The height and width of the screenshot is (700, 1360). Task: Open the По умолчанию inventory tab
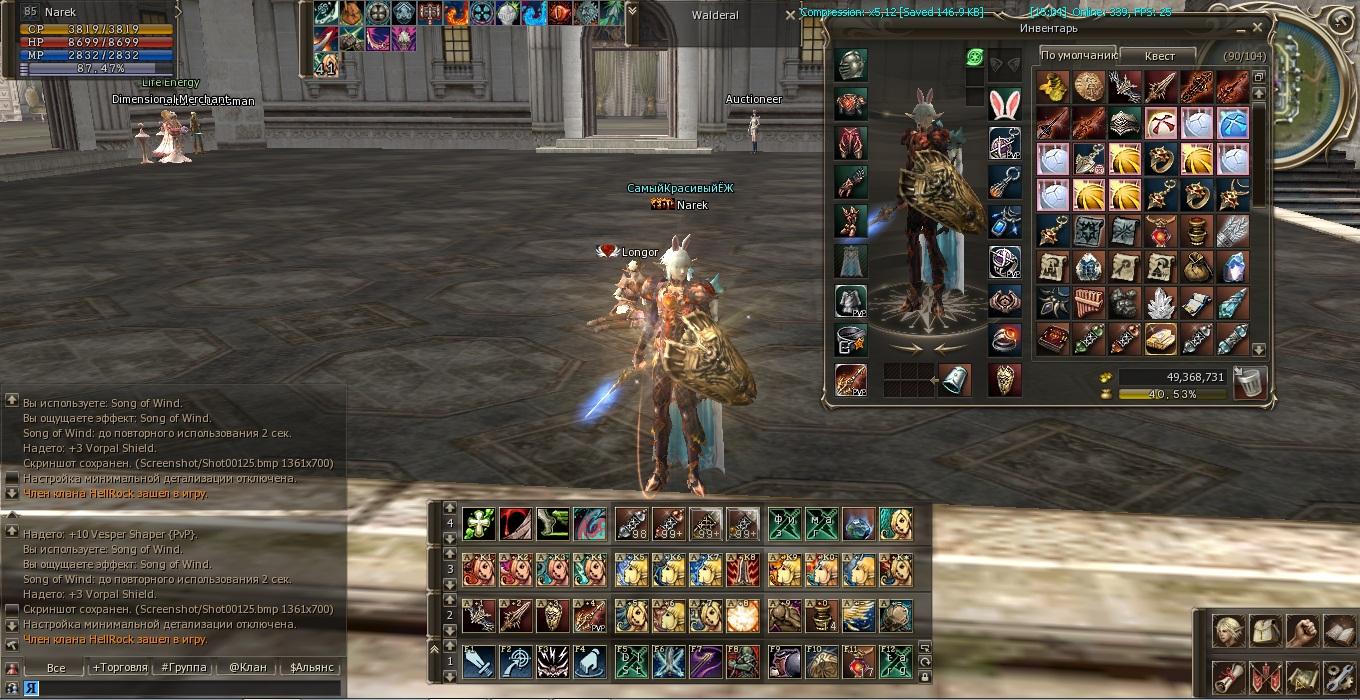[1077, 56]
